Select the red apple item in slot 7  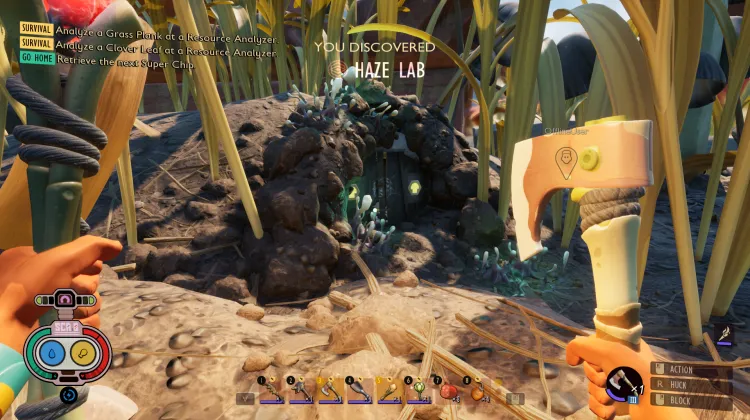446,391
